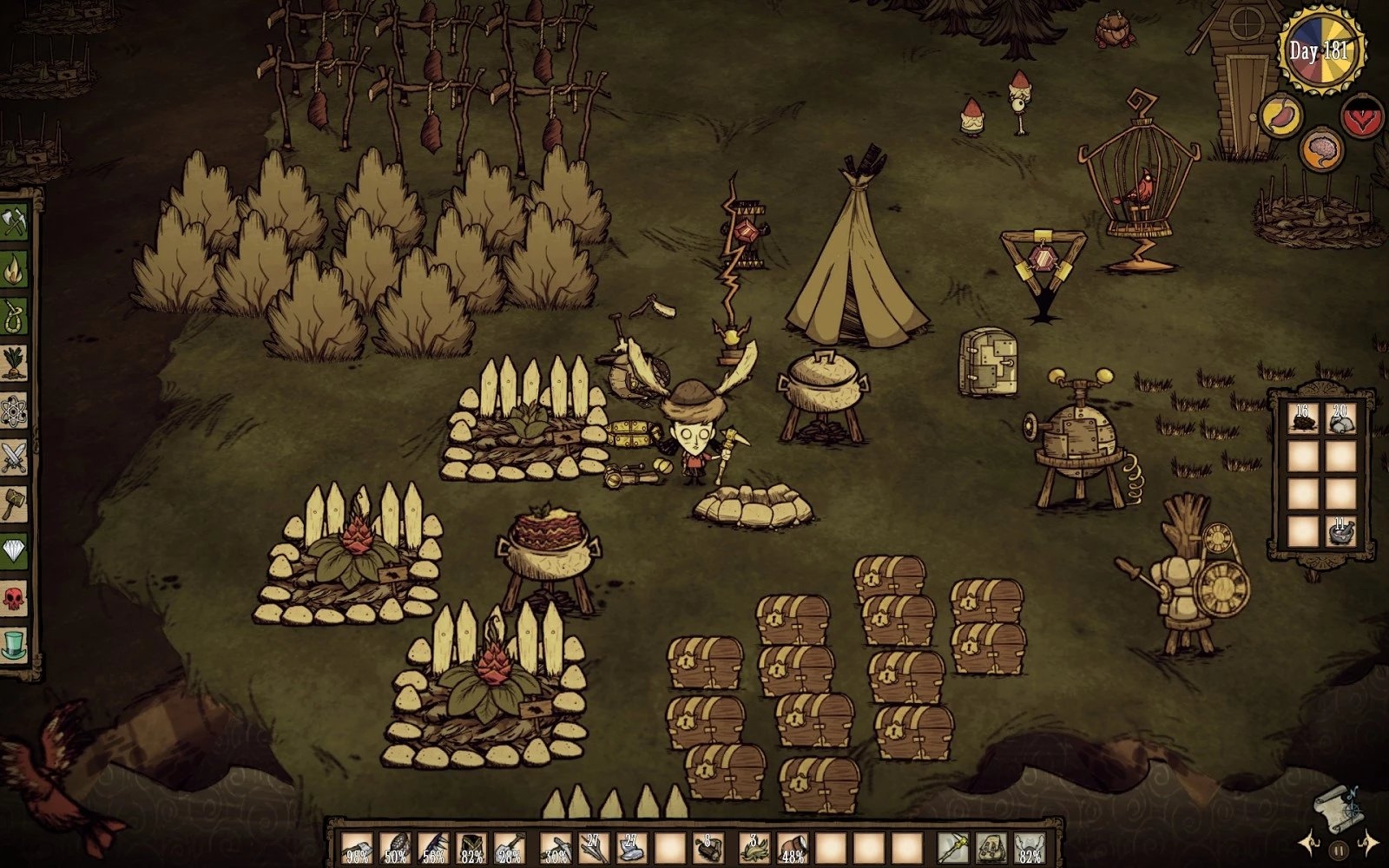Pause the game with the pause button

click(x=1339, y=850)
